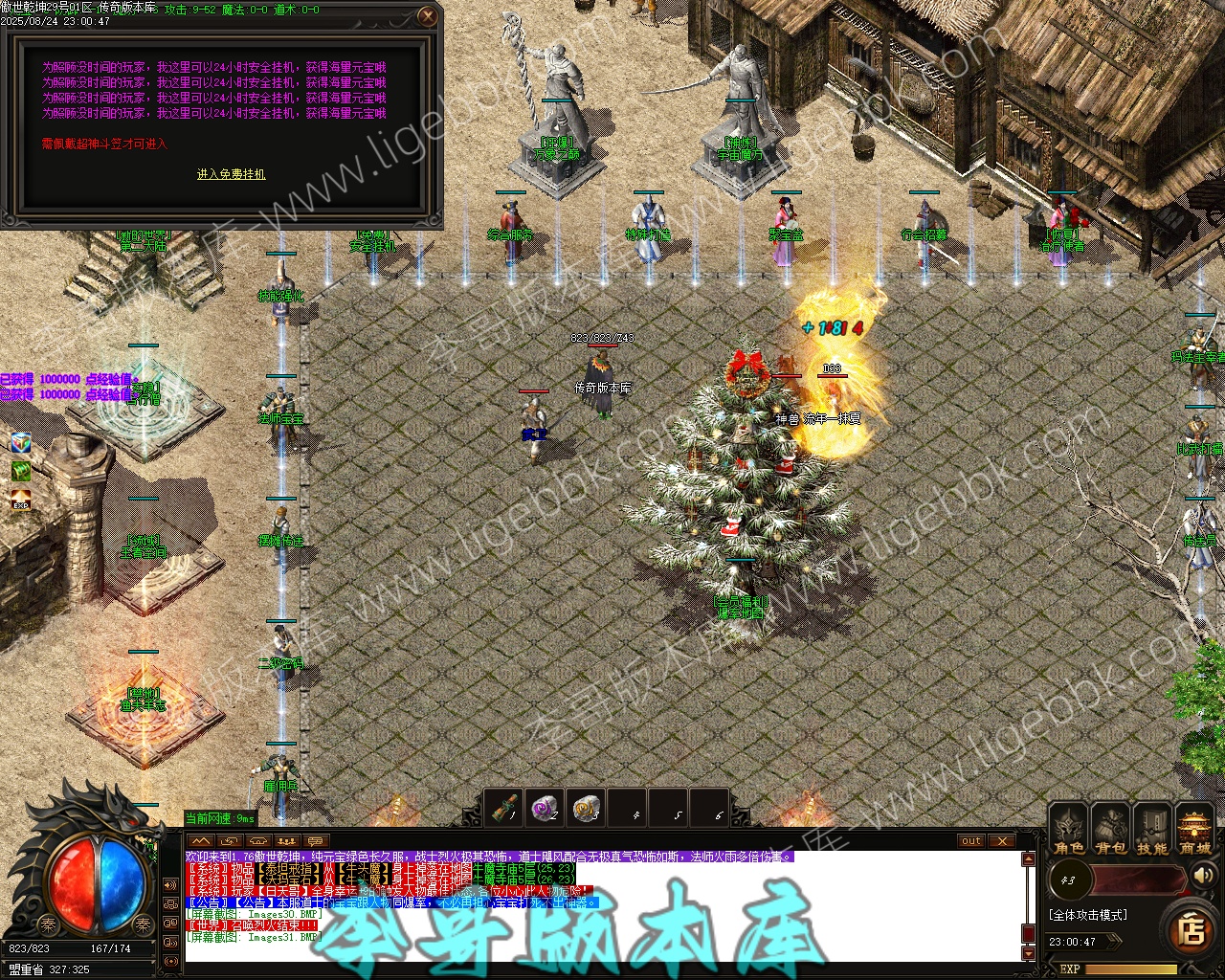Viewport: 1225px width, 980px height.
Task: Use the scroll item in hotbar slot 1
Action: click(x=503, y=809)
